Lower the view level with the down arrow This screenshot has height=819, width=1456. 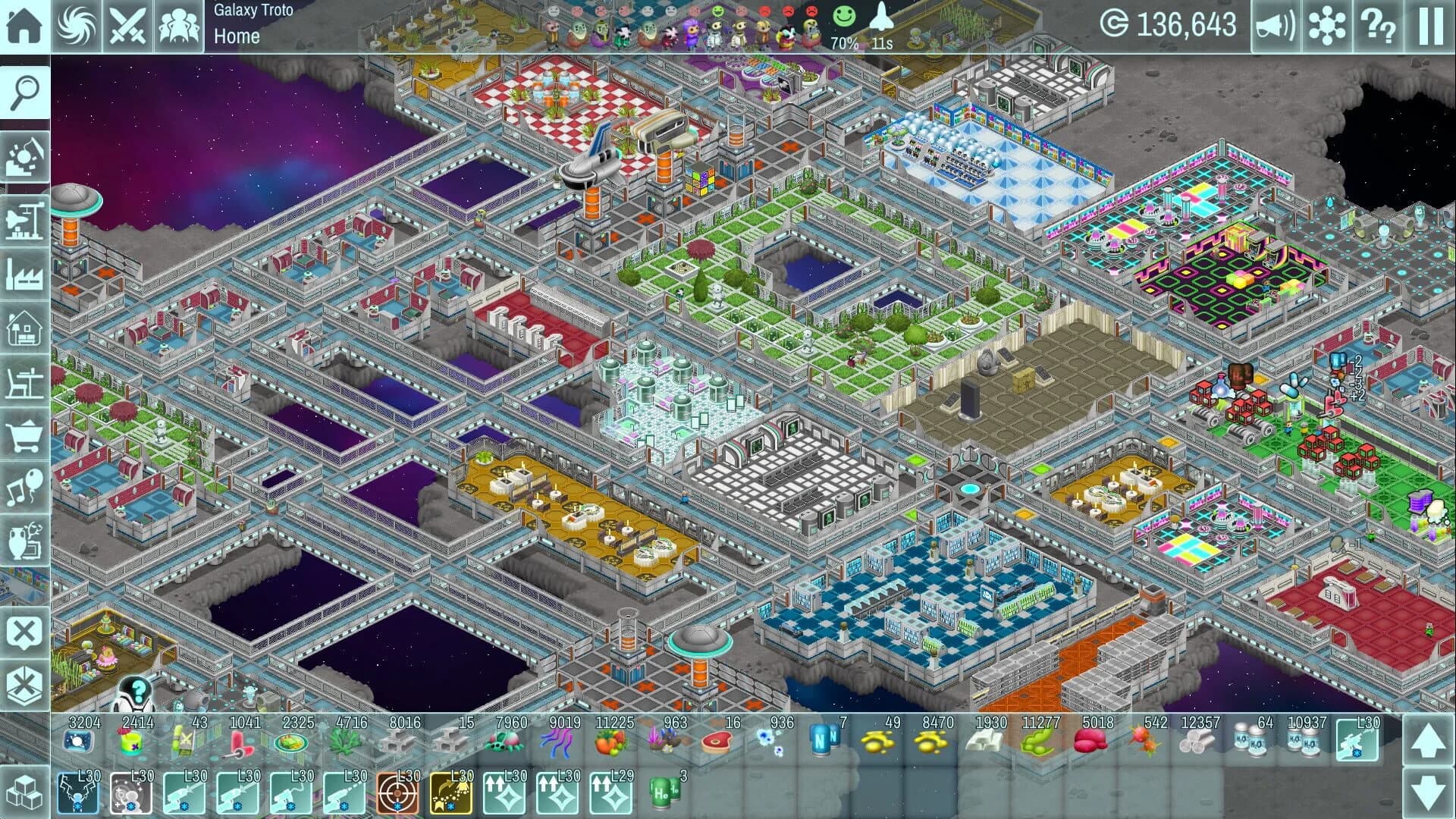1429,791
